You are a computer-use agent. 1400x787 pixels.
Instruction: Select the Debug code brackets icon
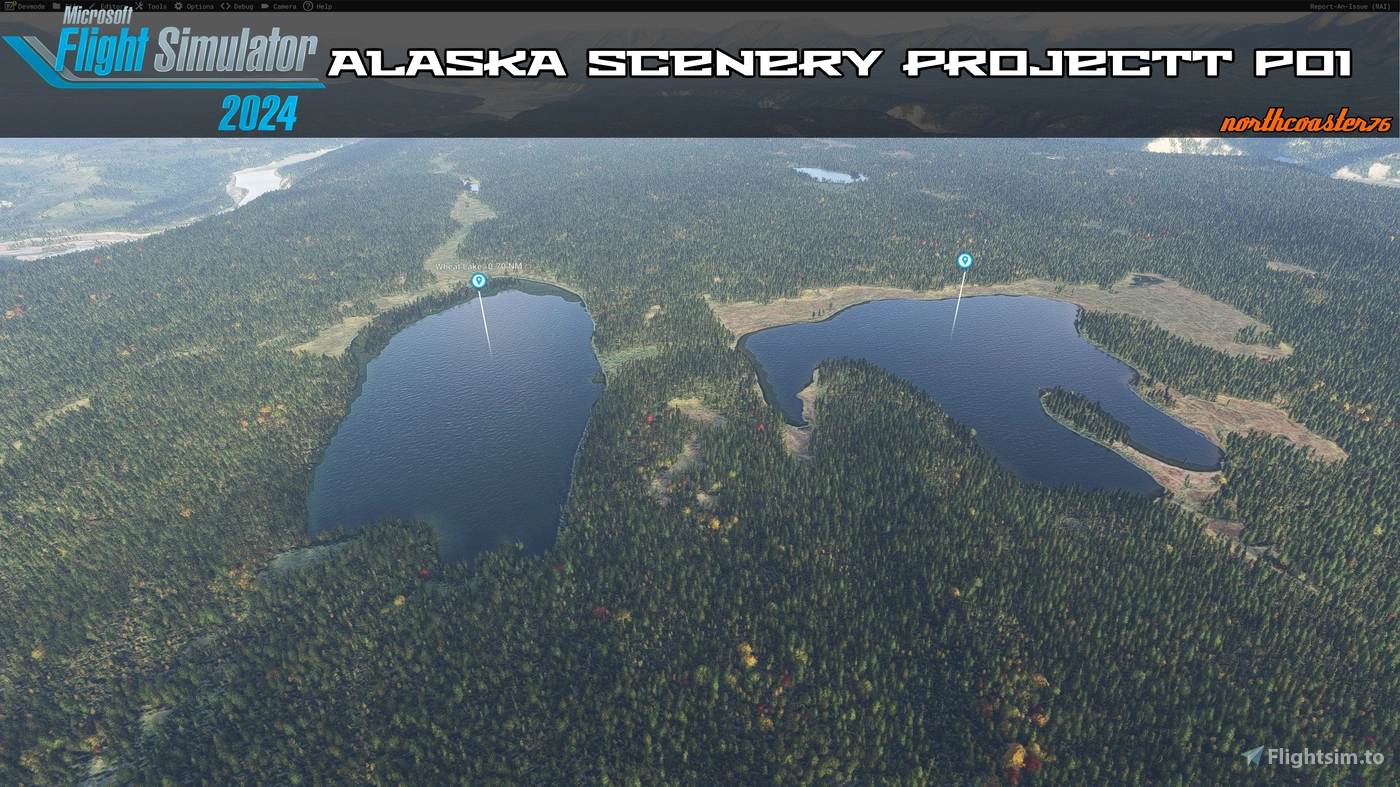pyautogui.click(x=224, y=6)
